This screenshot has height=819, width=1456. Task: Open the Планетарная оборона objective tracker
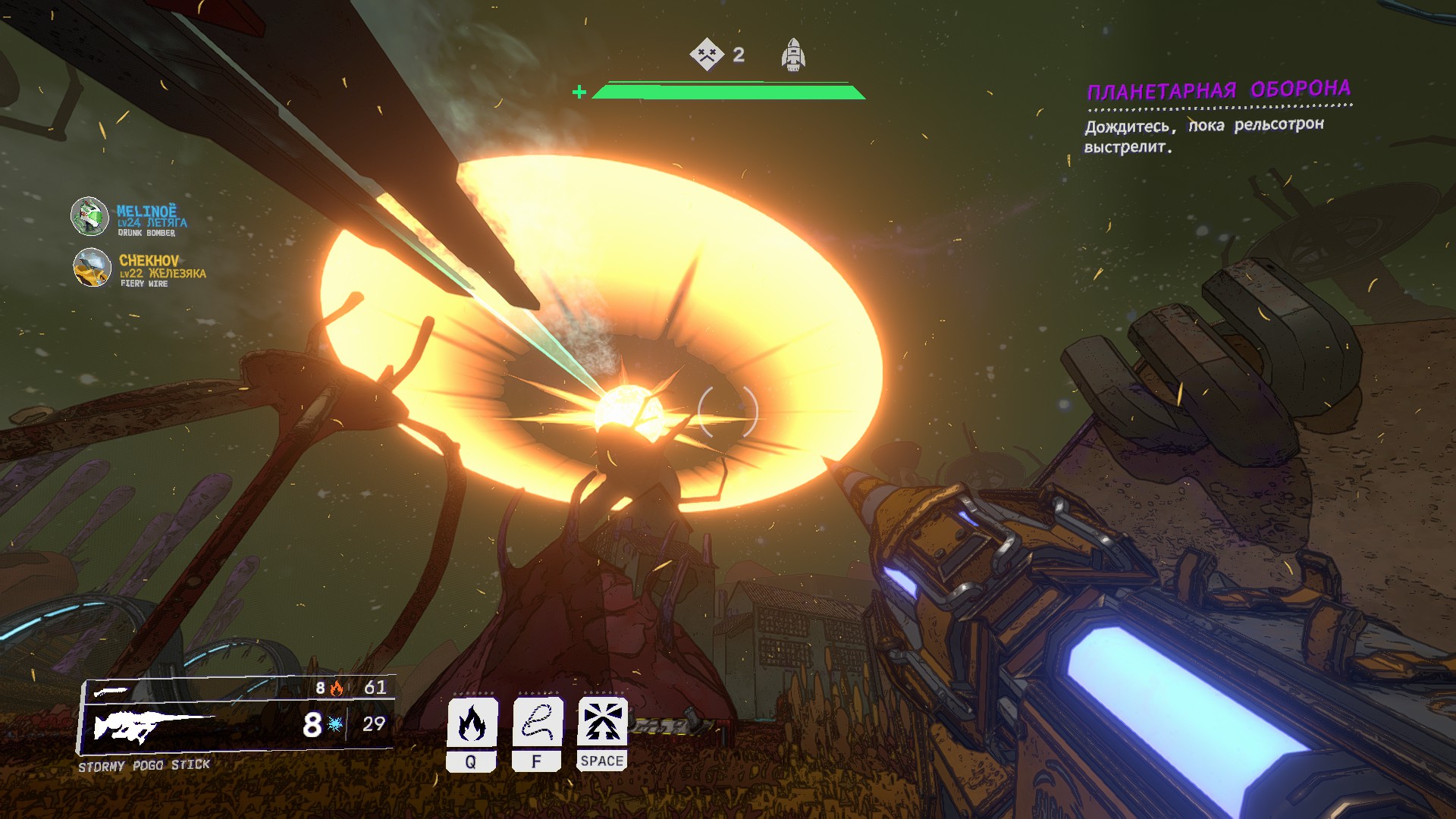click(1218, 90)
